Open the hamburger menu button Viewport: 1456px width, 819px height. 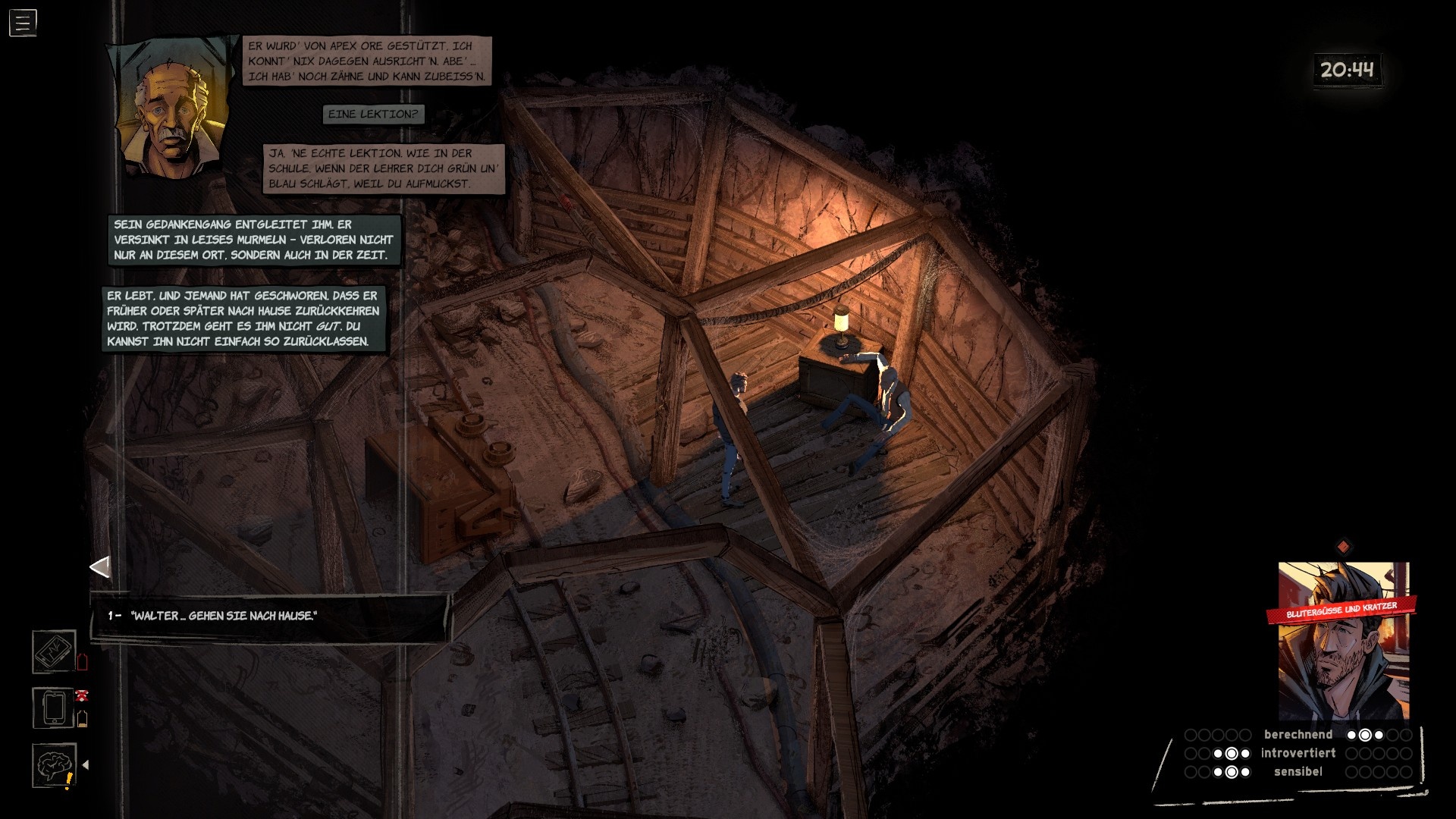coord(23,23)
